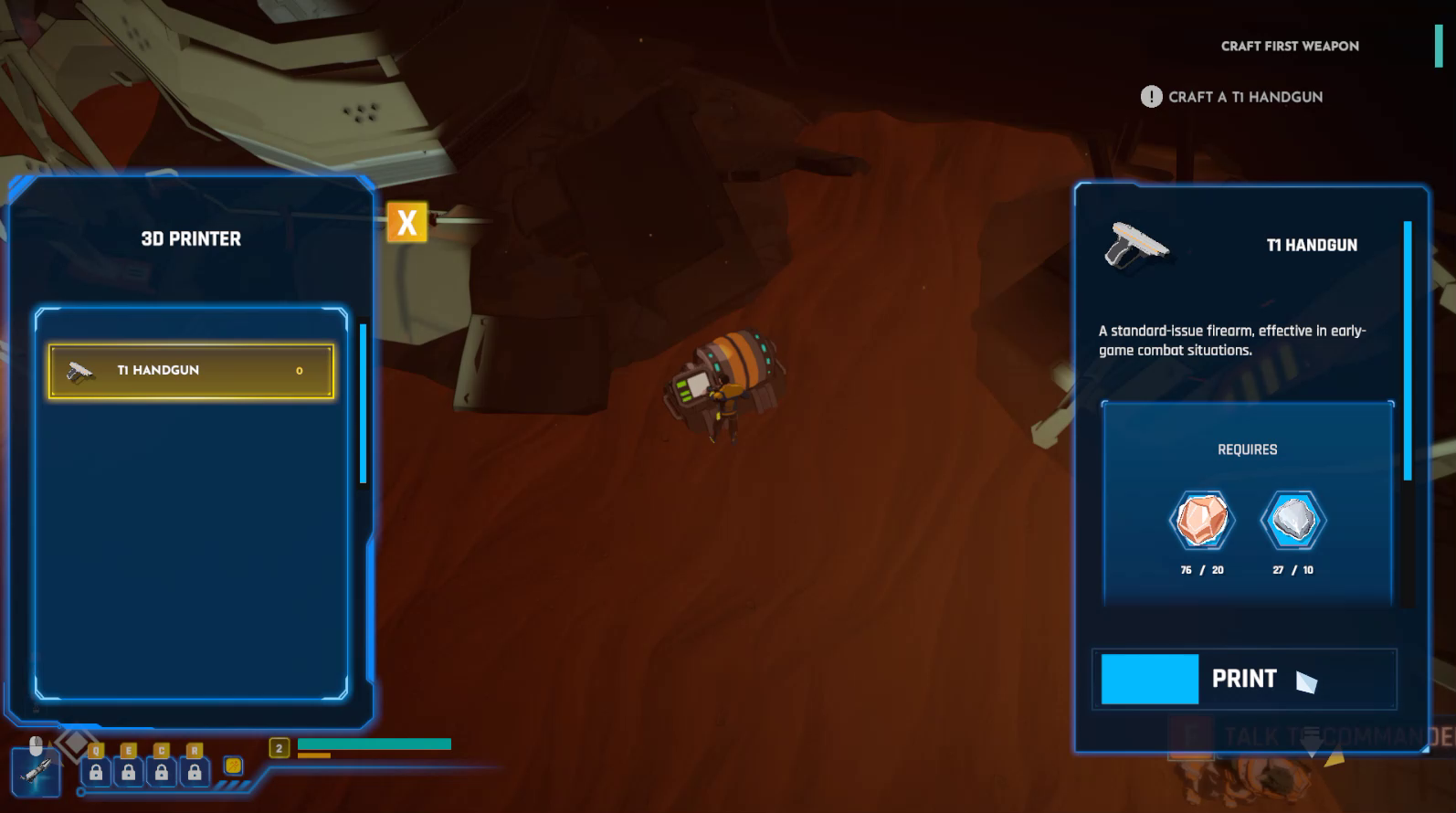
Task: Click the blue swatch inside the PRINT button
Action: pyautogui.click(x=1150, y=679)
